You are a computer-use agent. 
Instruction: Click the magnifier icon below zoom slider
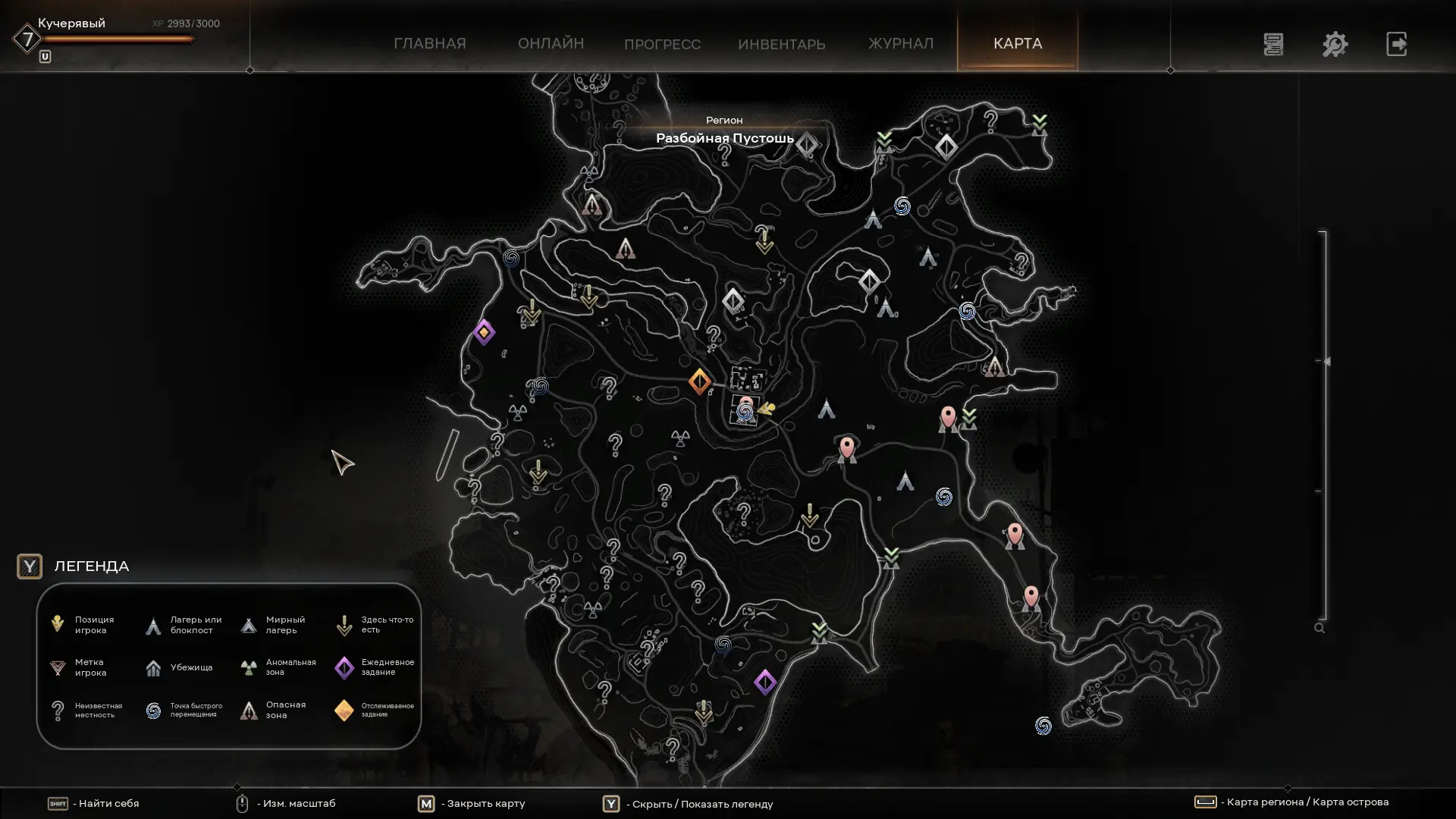1319,628
